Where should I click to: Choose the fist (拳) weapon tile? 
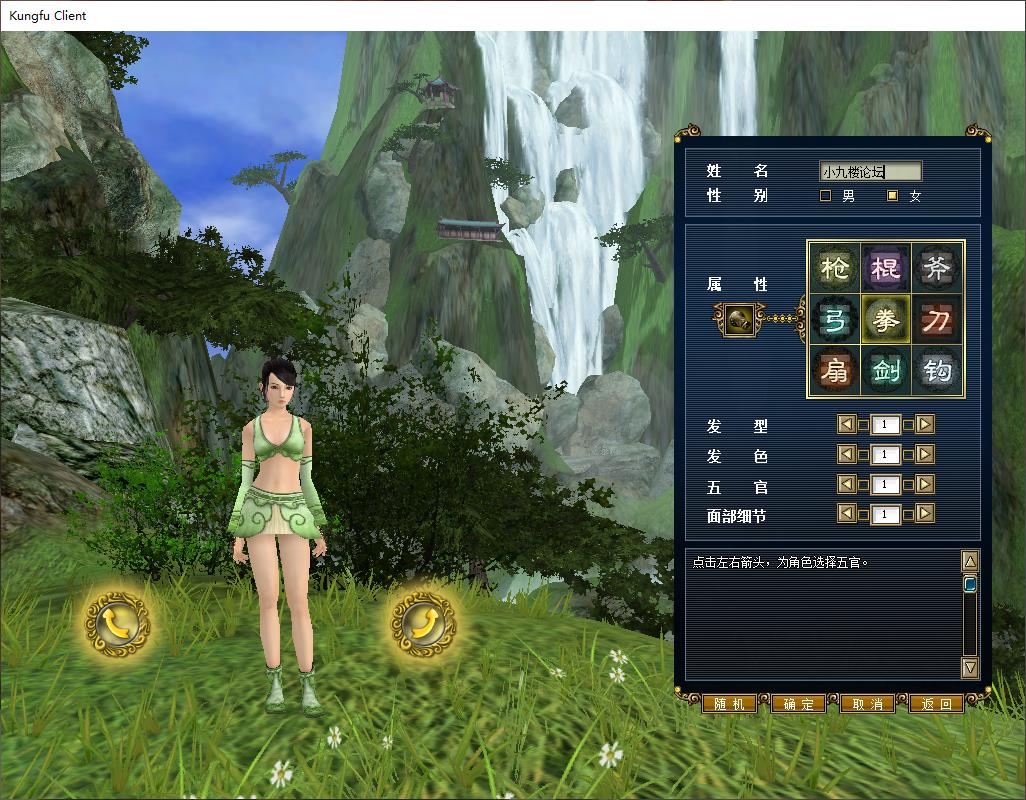(885, 320)
